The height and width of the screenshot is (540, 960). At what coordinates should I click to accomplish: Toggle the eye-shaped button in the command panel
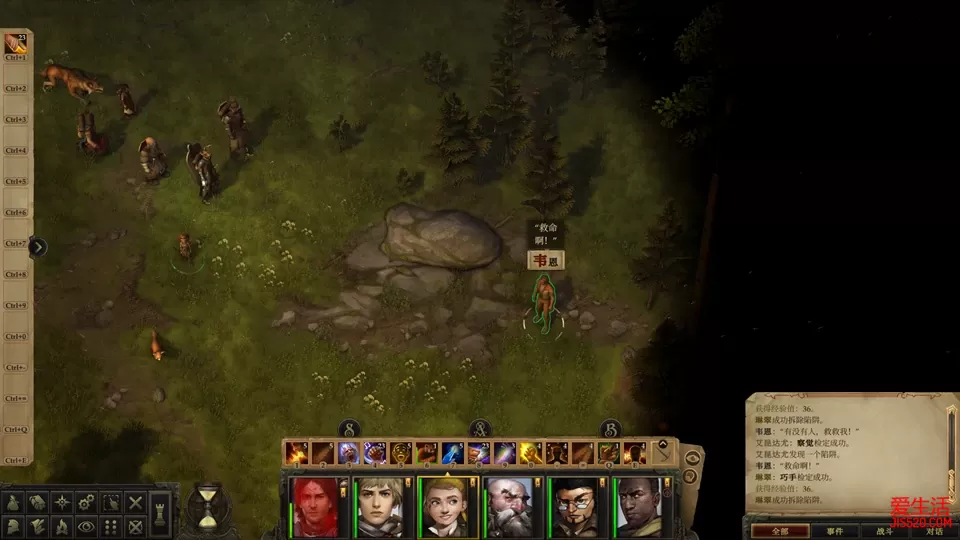click(x=87, y=526)
